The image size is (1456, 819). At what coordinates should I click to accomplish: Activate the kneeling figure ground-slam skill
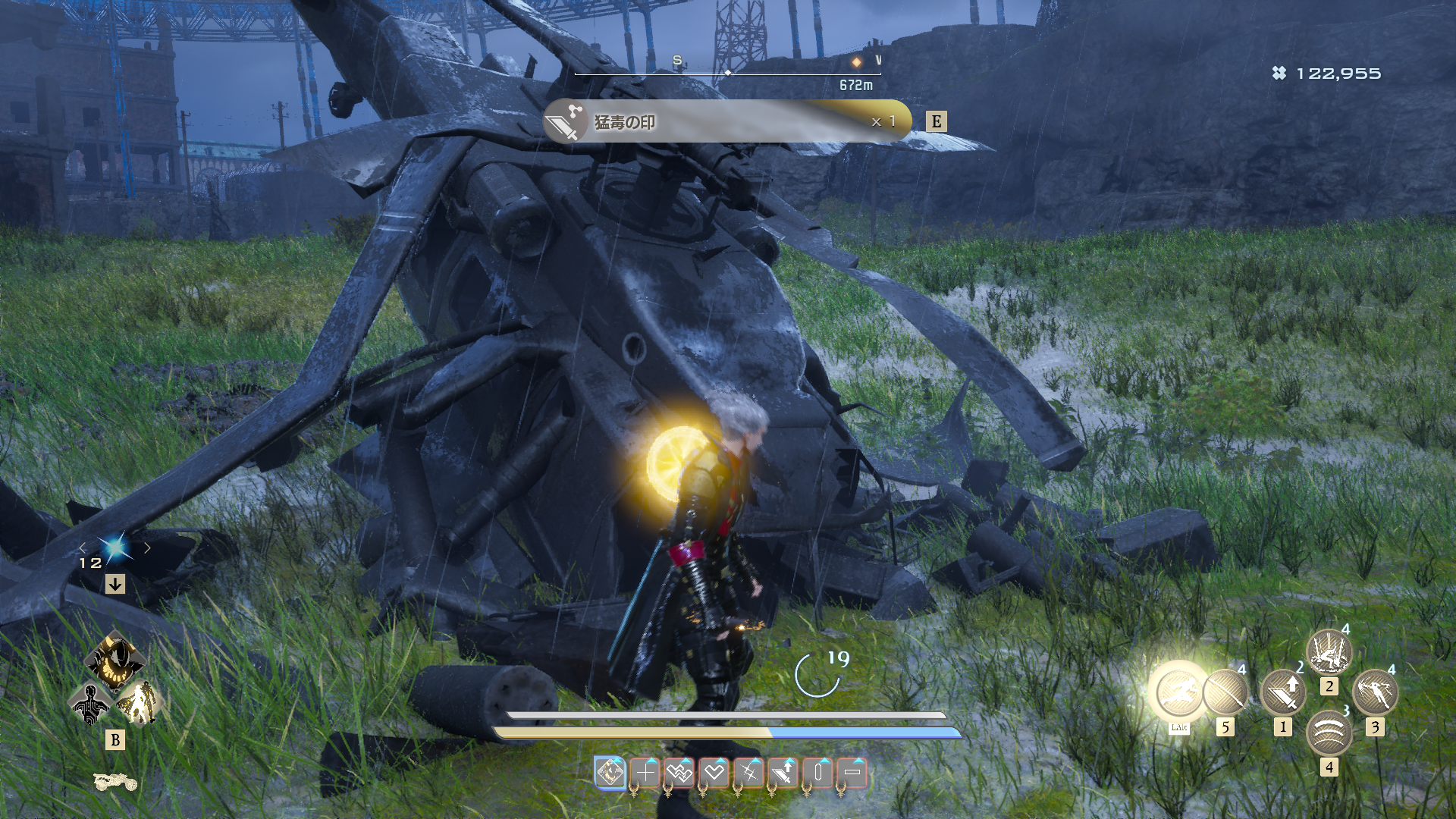pos(1329,651)
